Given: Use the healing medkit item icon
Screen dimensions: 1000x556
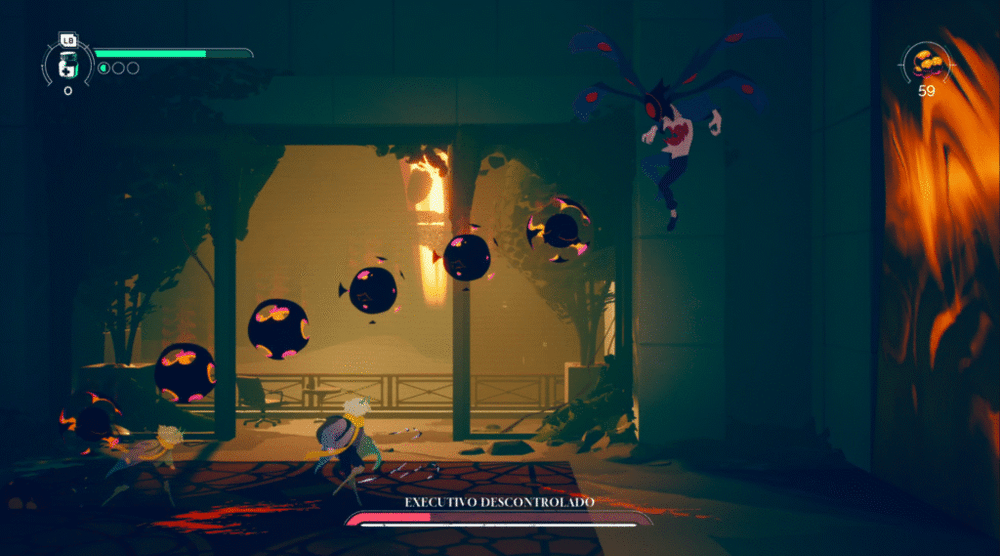Looking at the screenshot, I should point(68,66).
